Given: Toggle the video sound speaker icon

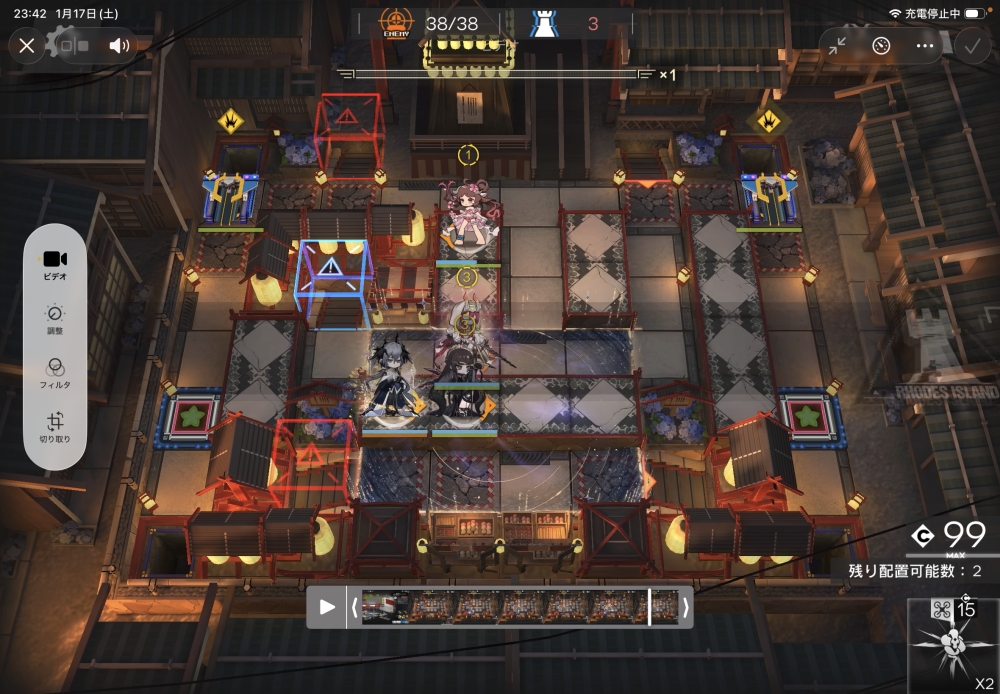Looking at the screenshot, I should coord(120,45).
